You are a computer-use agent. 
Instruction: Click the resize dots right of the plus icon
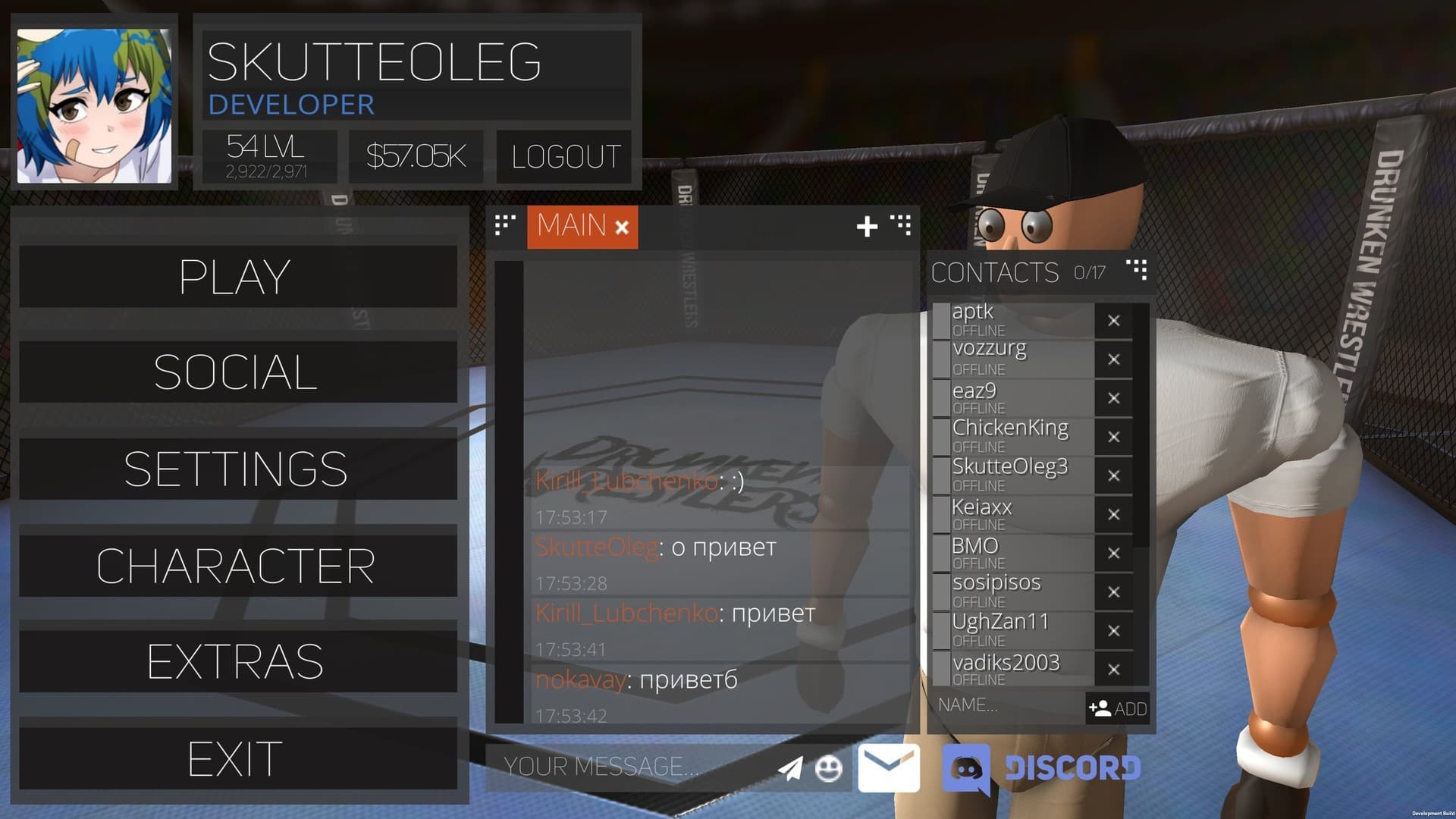(x=902, y=226)
